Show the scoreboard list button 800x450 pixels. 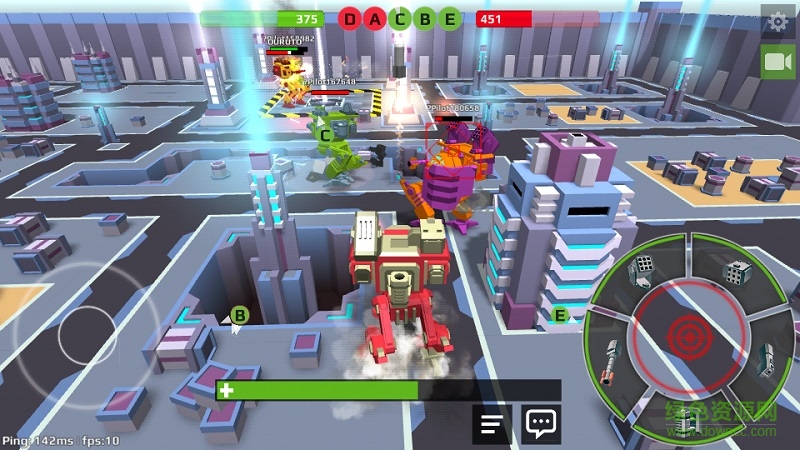point(491,424)
